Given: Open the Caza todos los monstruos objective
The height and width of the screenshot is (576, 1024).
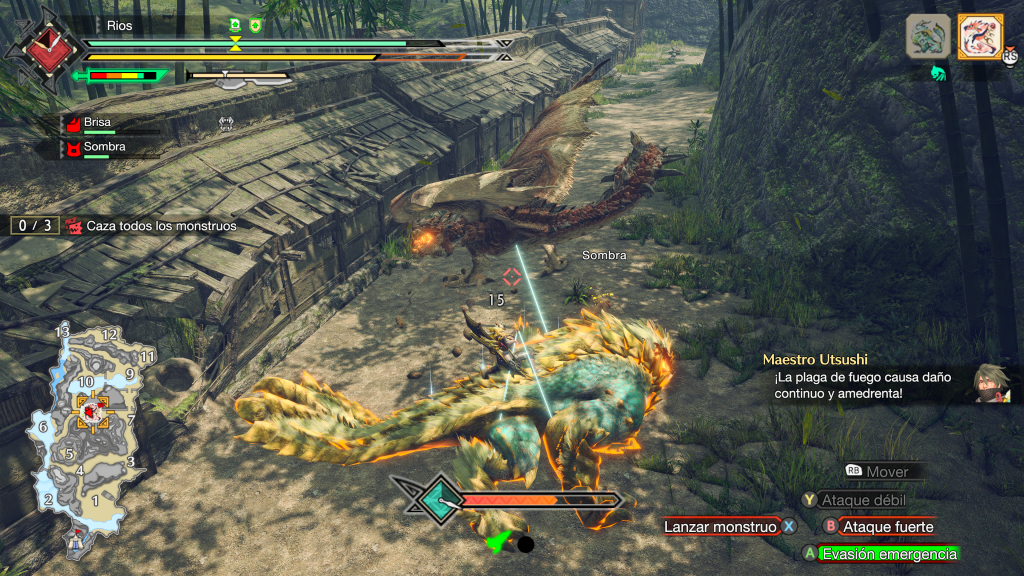Looking at the screenshot, I should pyautogui.click(x=161, y=226).
